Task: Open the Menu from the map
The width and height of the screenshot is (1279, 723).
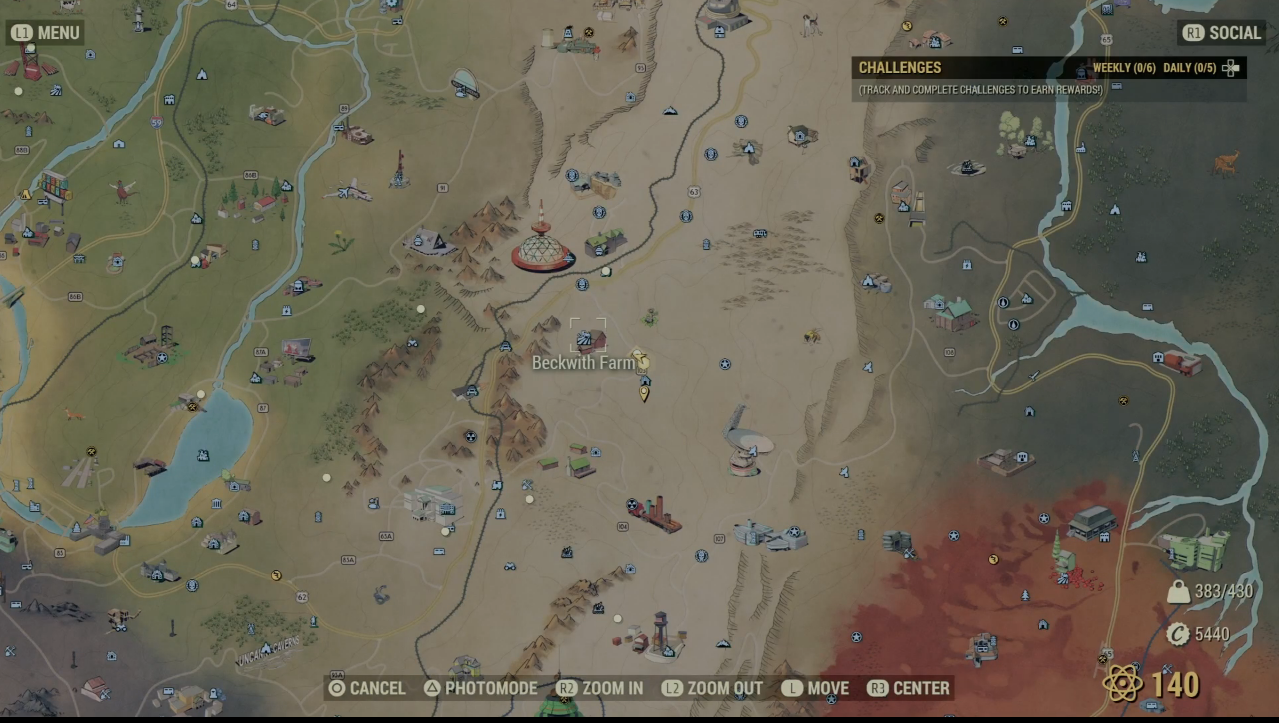Action: point(46,33)
